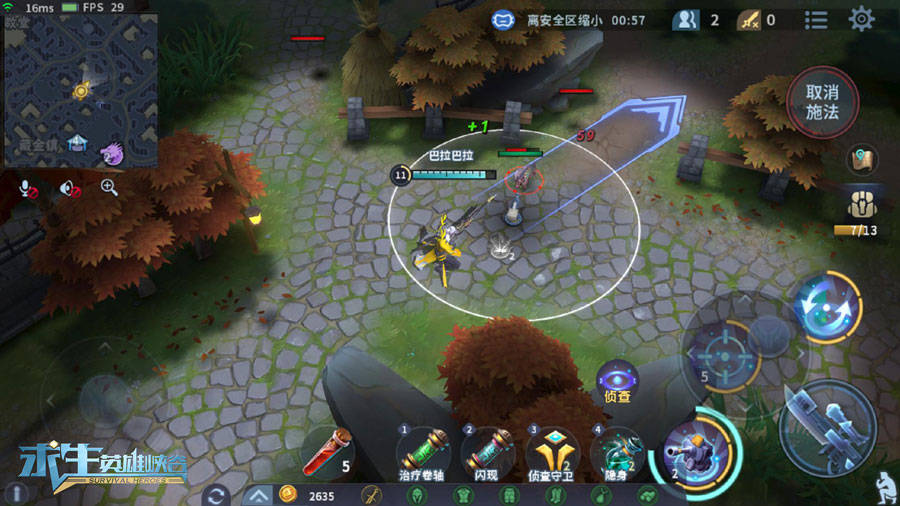
Task: Activate the blue crescent dash skill
Action: 826,306
